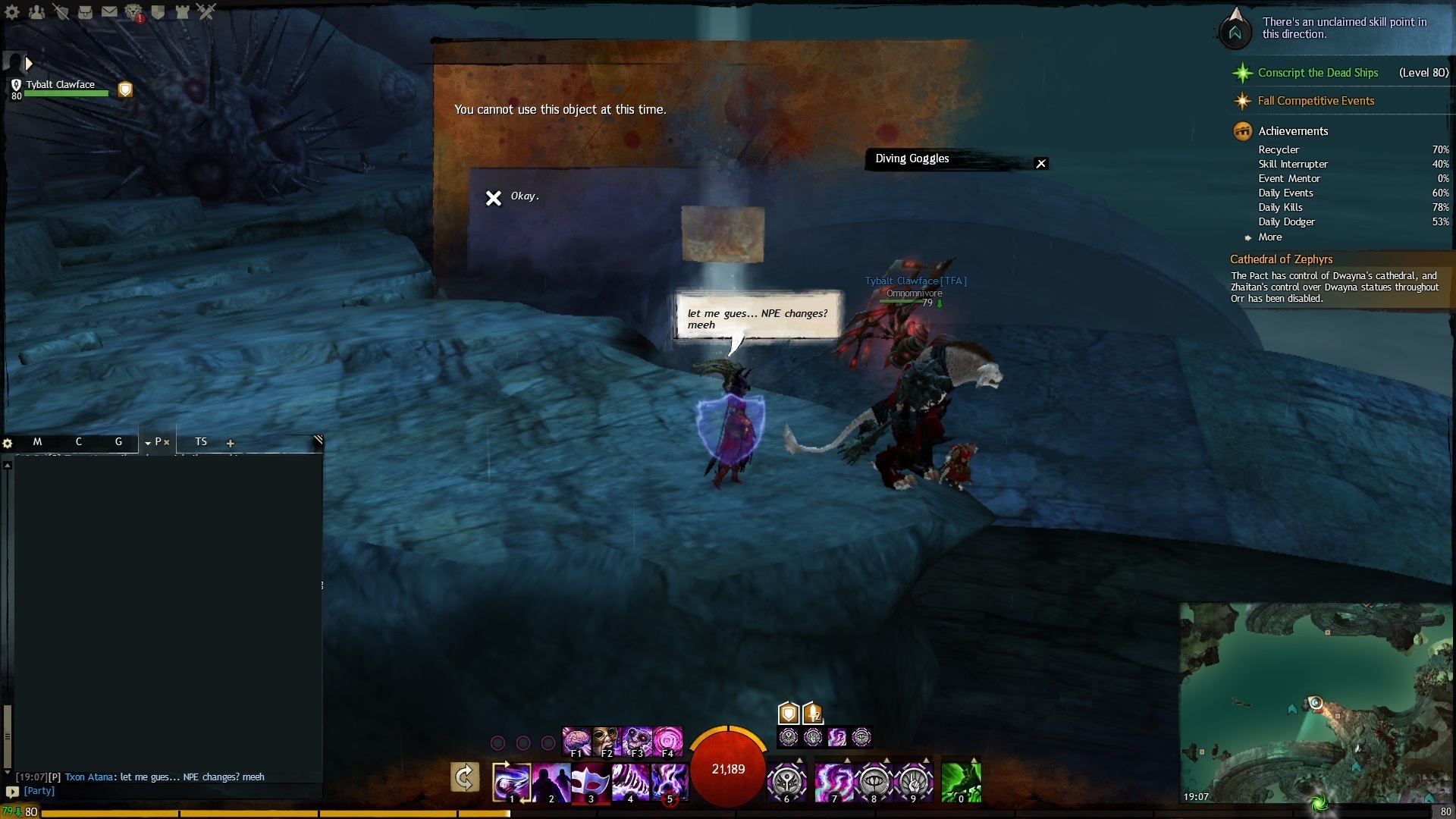1456x819 pixels.
Task: Open the game menu gear icon
Action: (x=12, y=12)
